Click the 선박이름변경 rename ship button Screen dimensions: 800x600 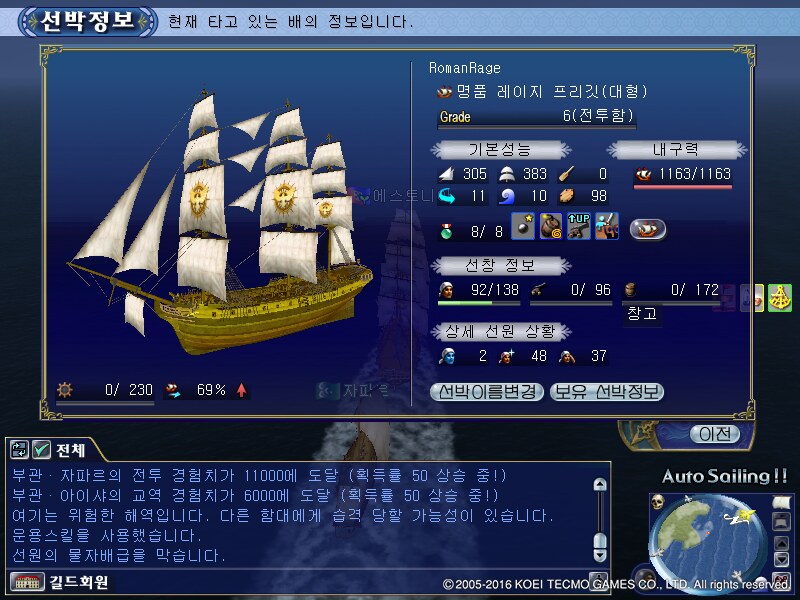tap(487, 392)
